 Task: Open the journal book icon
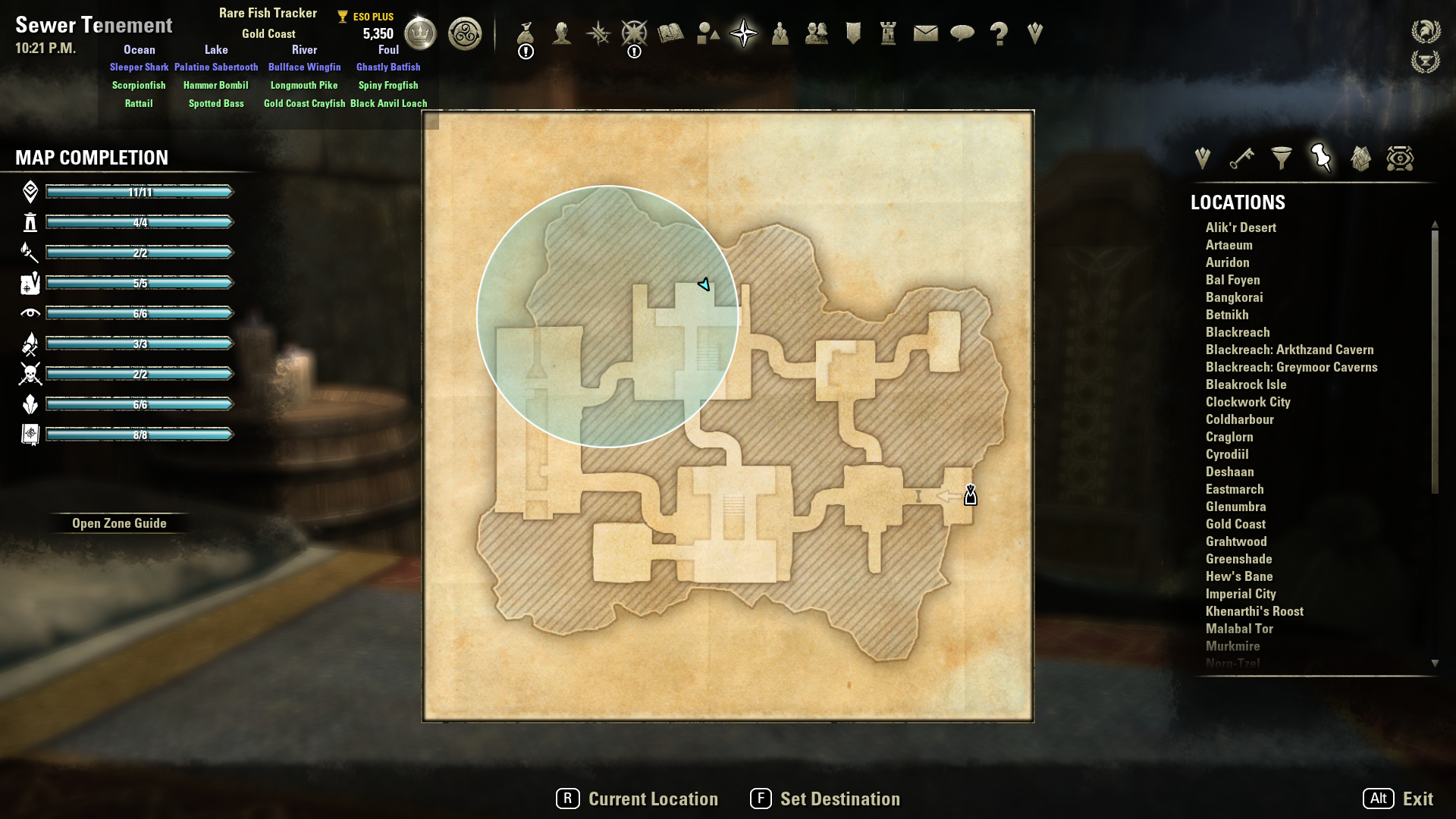(x=671, y=33)
